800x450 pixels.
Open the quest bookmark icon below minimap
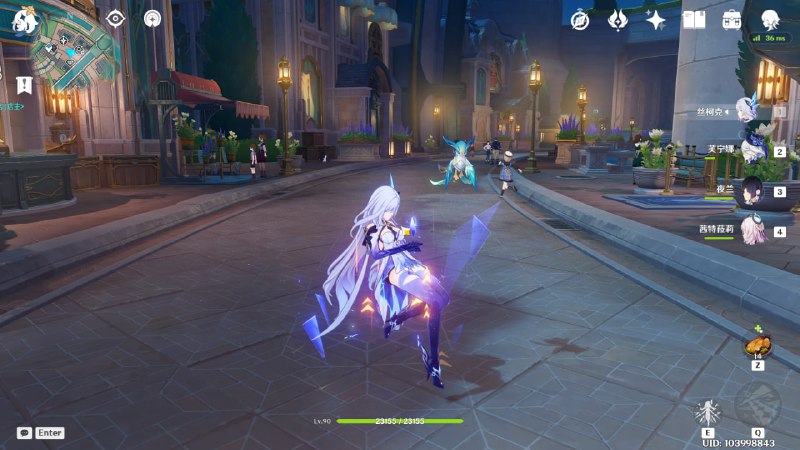pos(24,85)
